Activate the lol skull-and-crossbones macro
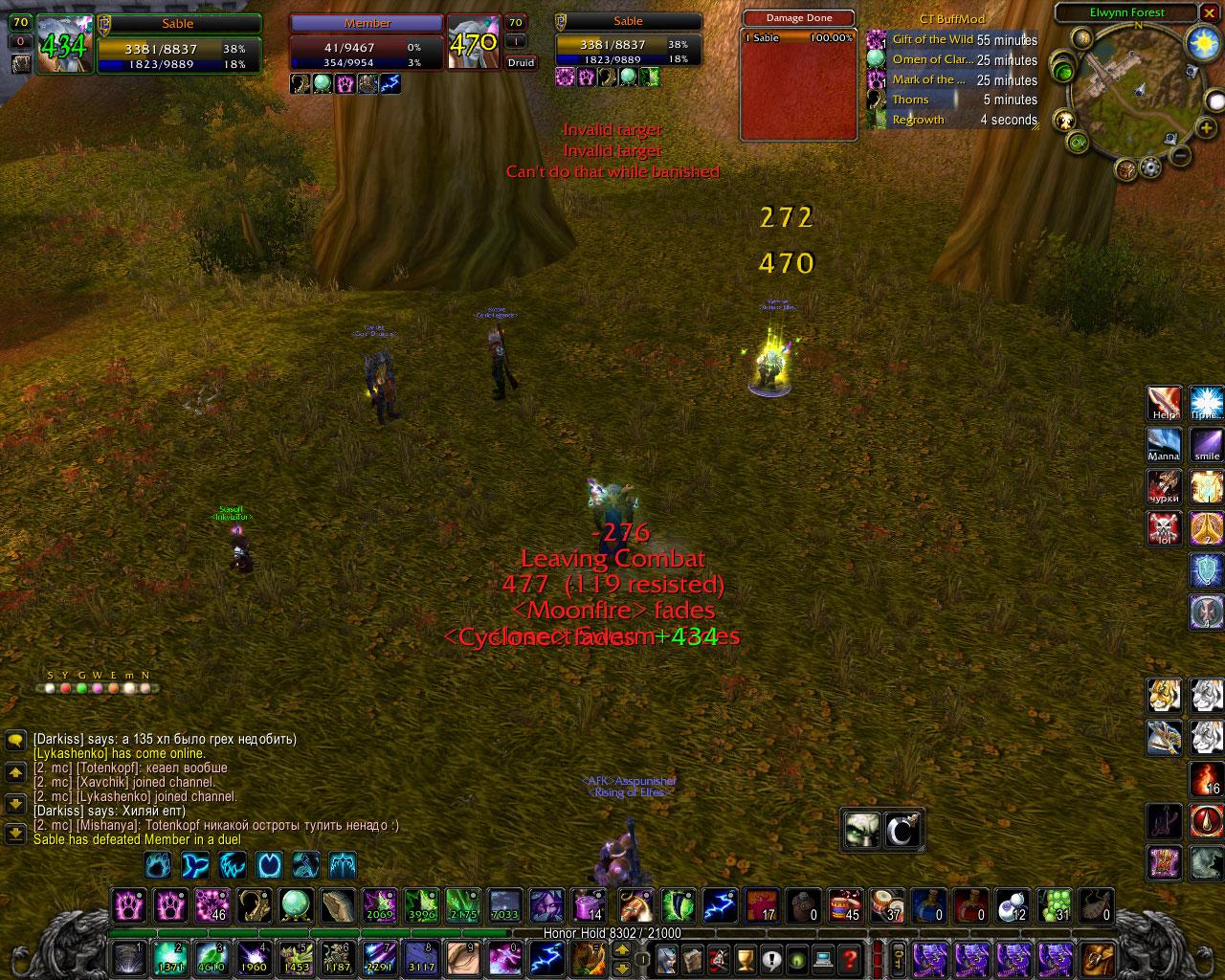Screen dimensions: 1225x980 pyautogui.click(x=1165, y=528)
